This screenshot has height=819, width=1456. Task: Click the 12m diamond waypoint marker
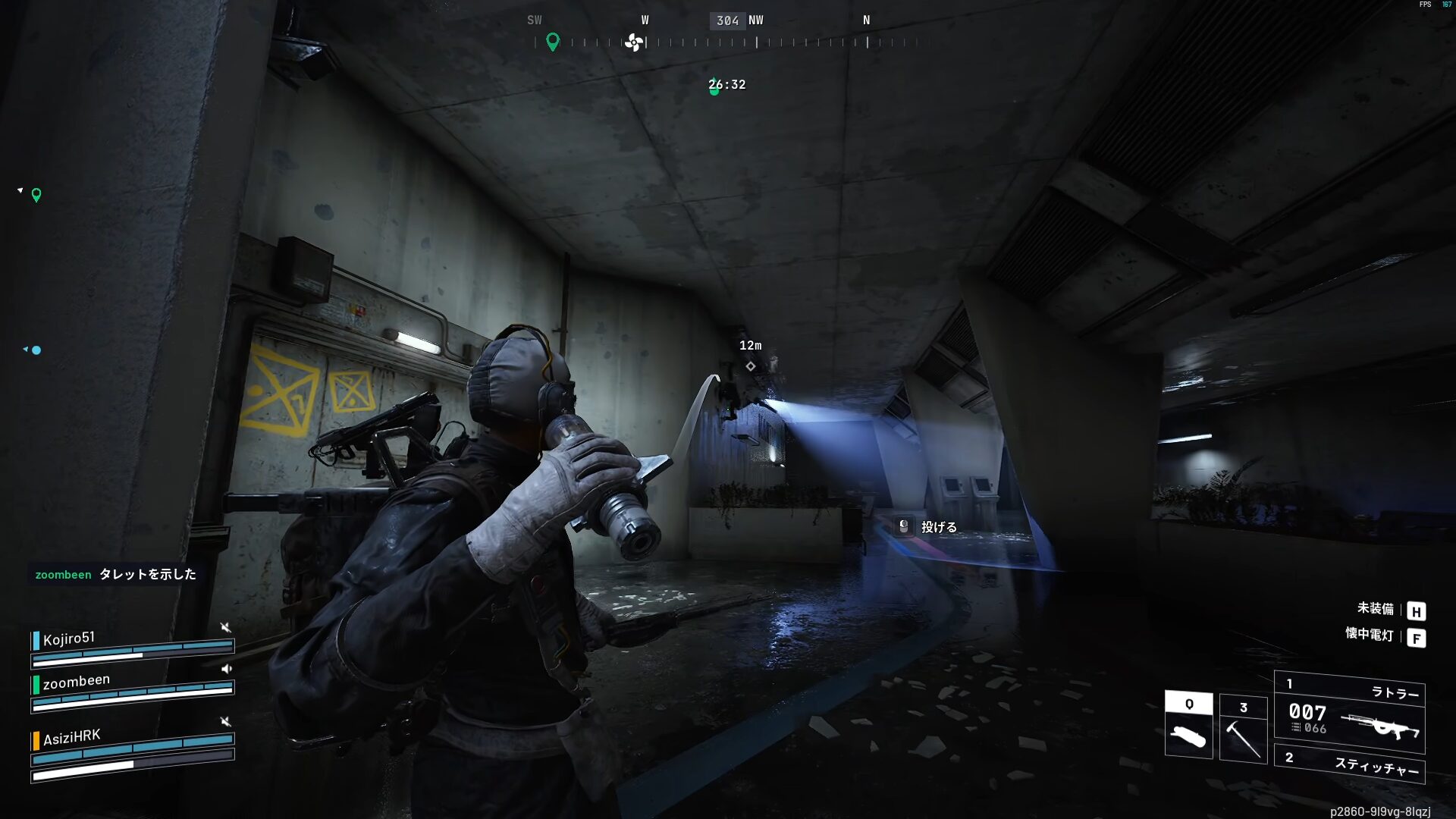750,366
